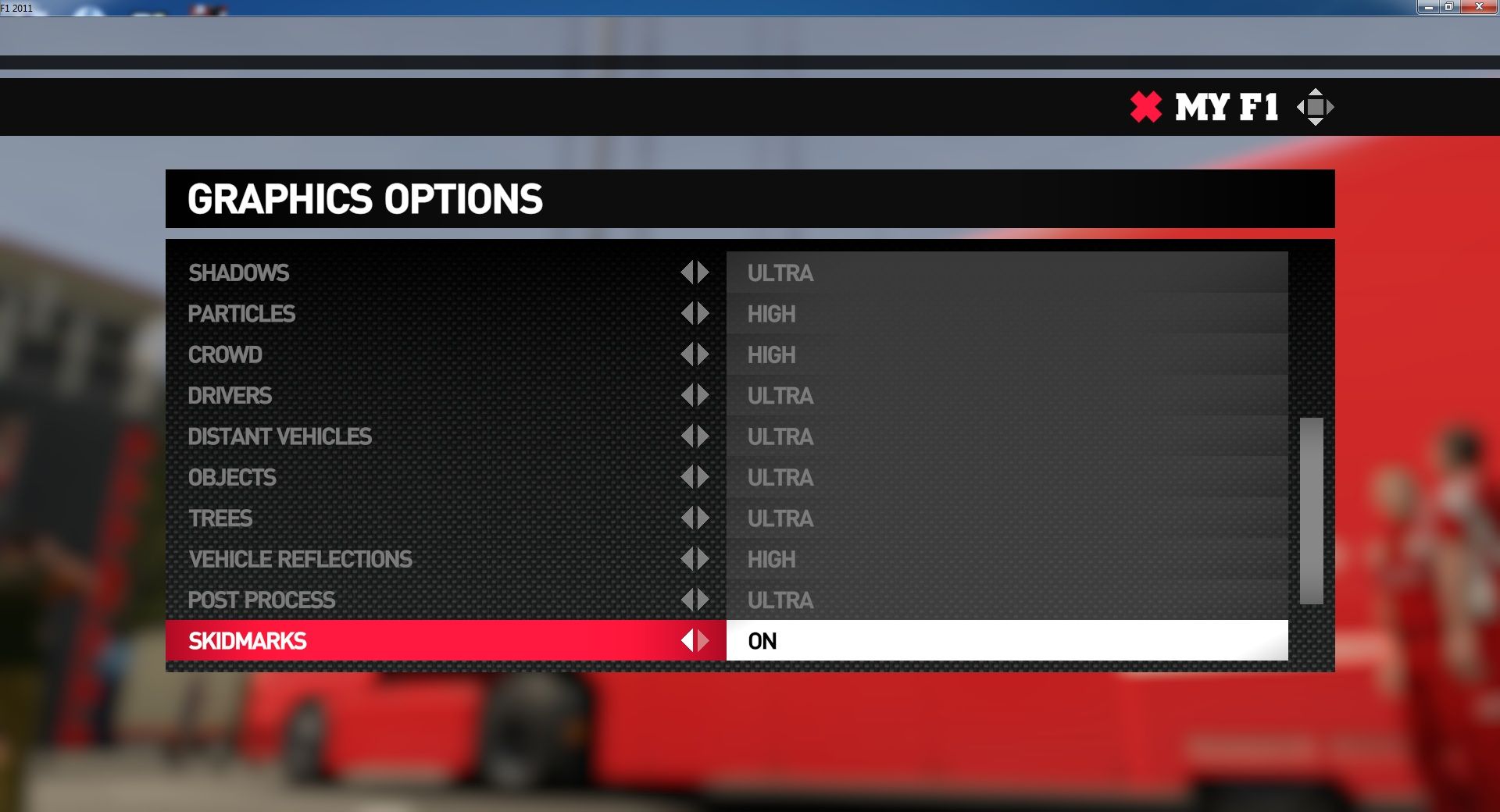Click the graphics options list scrollbar
Viewport: 1500px width, 812px height.
[x=1311, y=511]
